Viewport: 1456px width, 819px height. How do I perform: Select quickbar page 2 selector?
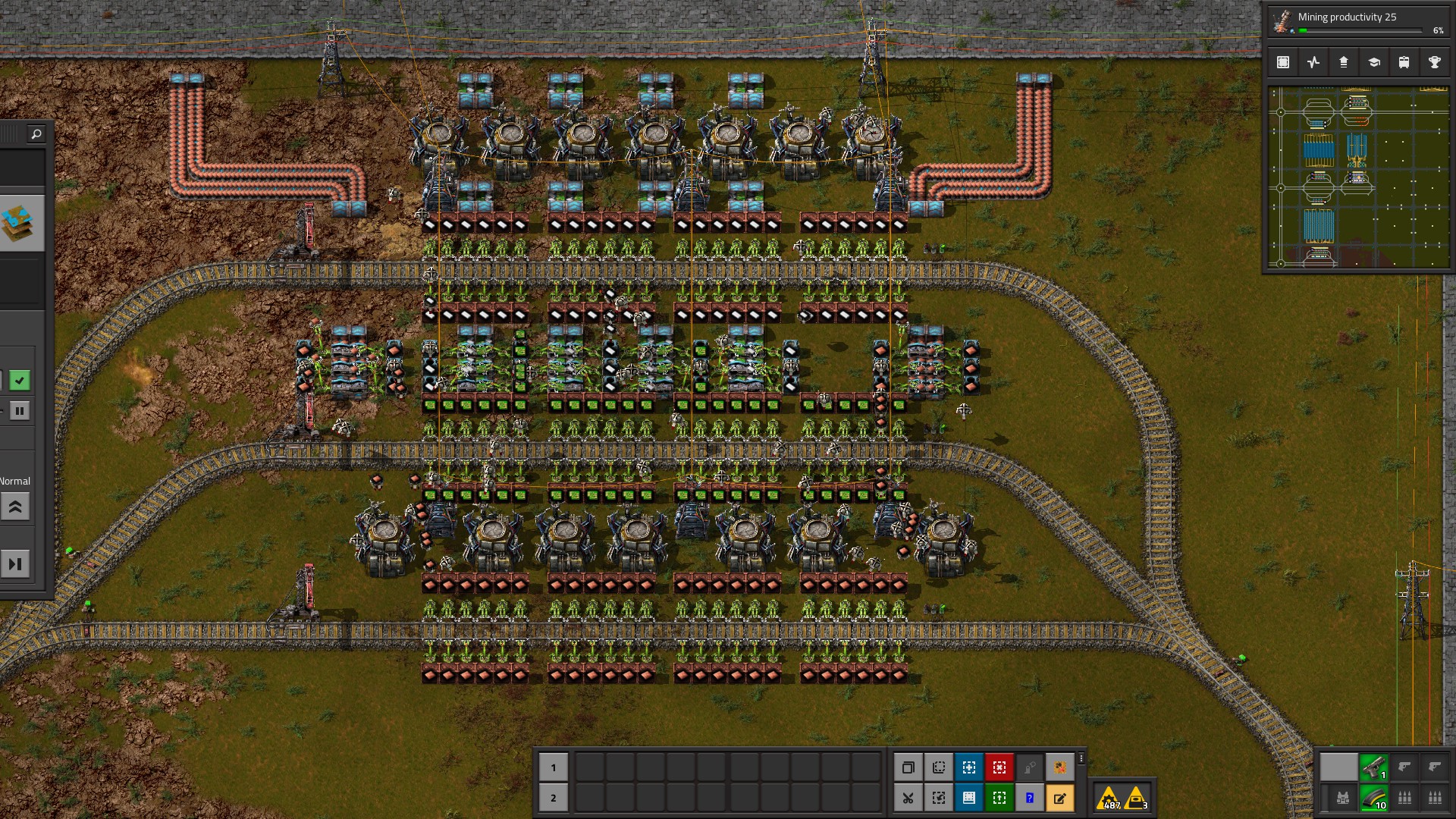point(554,798)
